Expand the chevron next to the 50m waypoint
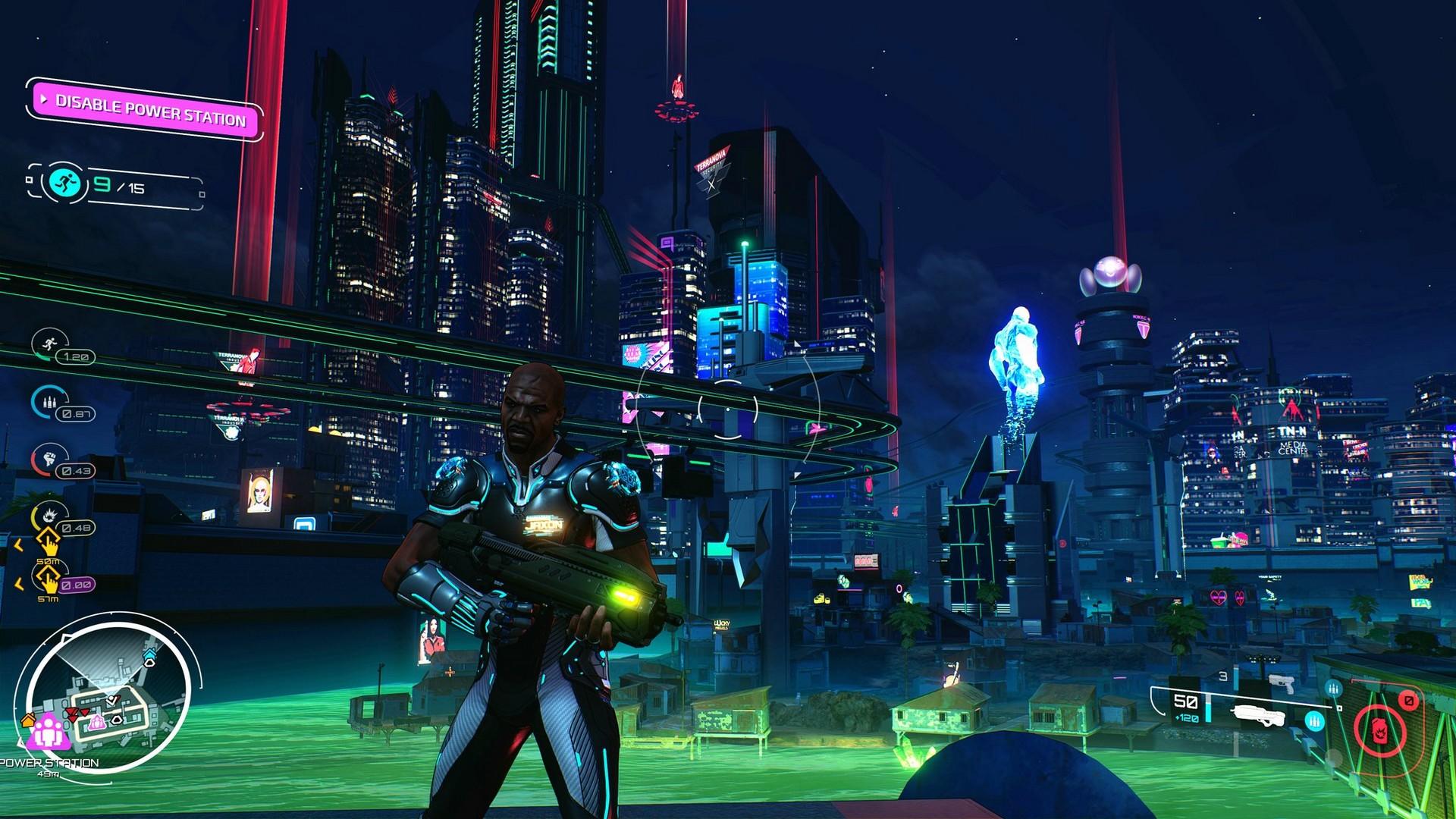 point(18,543)
